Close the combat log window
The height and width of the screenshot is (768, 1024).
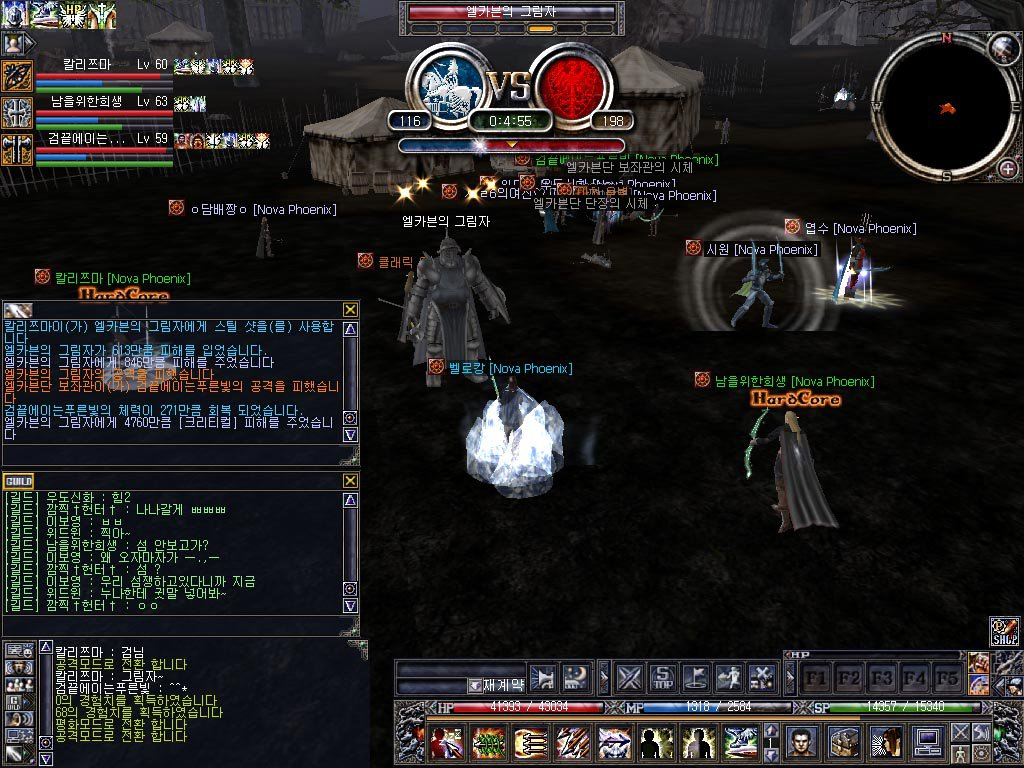point(350,310)
